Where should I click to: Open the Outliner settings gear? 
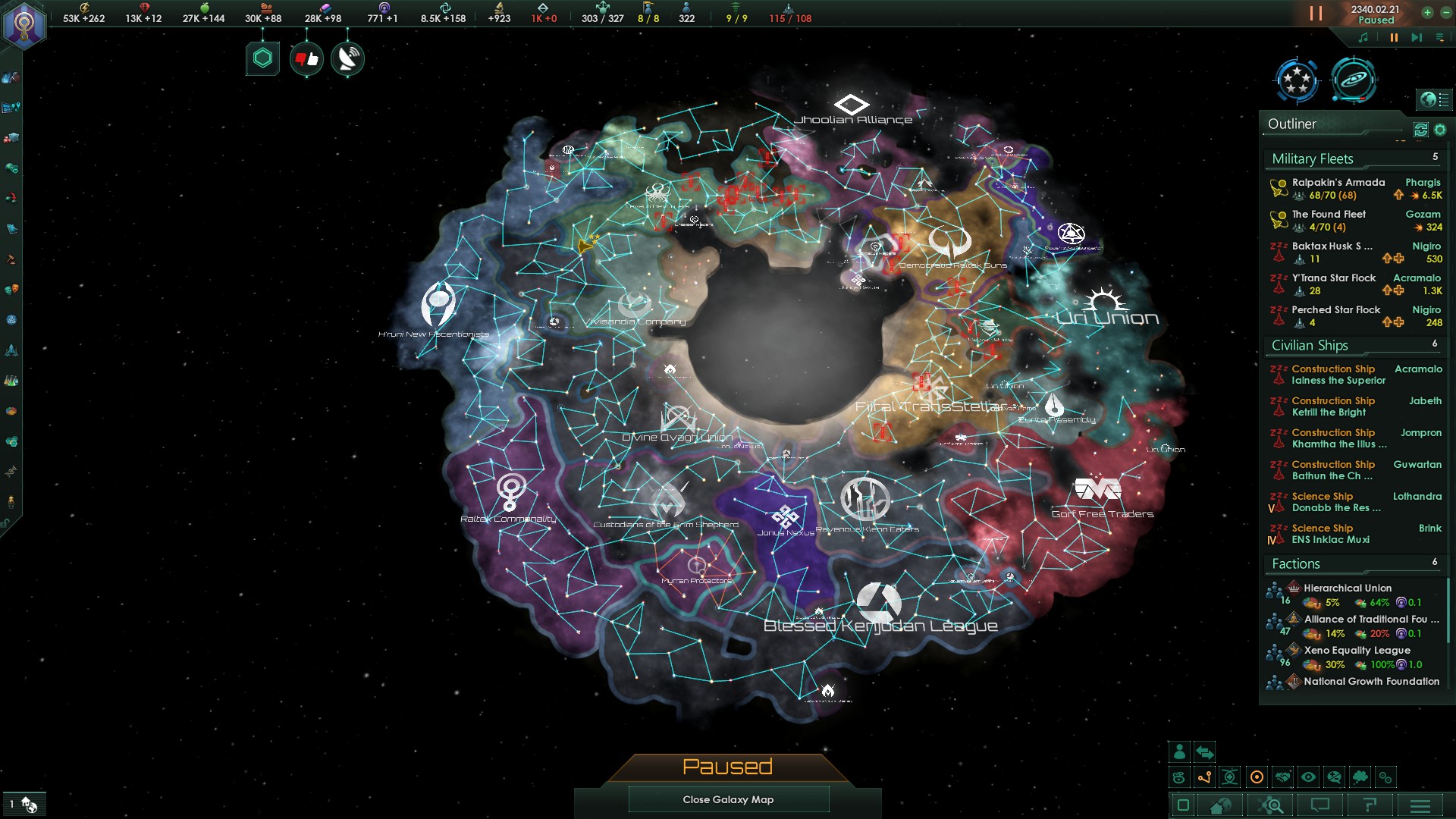tap(1440, 130)
